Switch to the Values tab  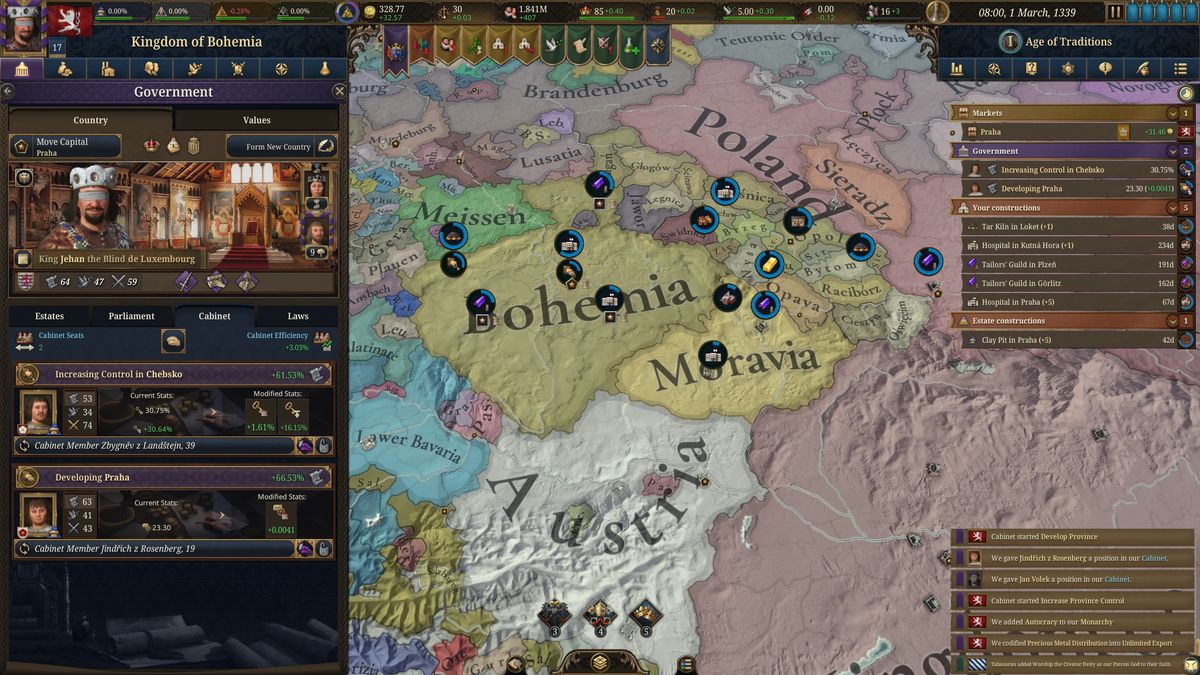[256, 120]
